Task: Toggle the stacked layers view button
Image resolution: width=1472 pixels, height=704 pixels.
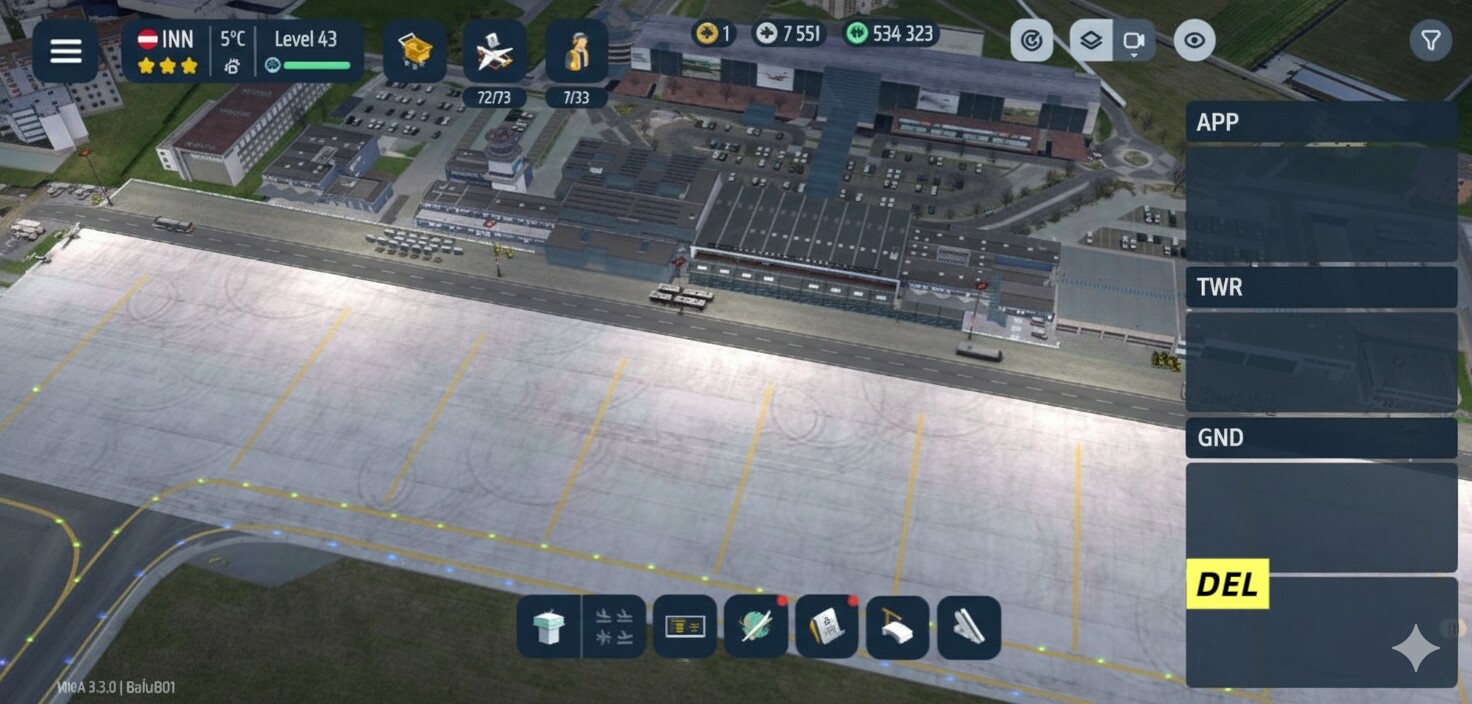Action: (x=1091, y=41)
